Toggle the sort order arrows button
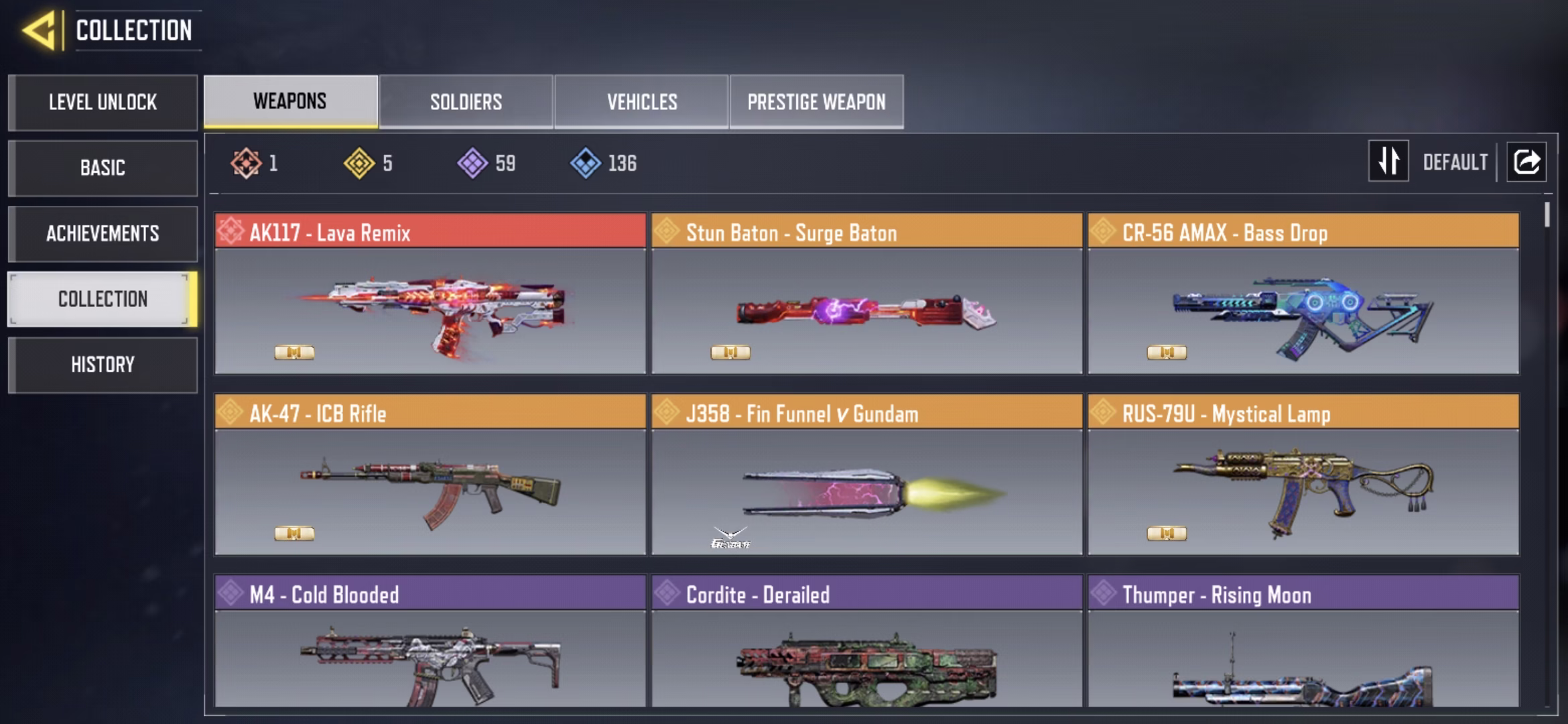Screen dimensions: 1568x724 tap(1388, 161)
